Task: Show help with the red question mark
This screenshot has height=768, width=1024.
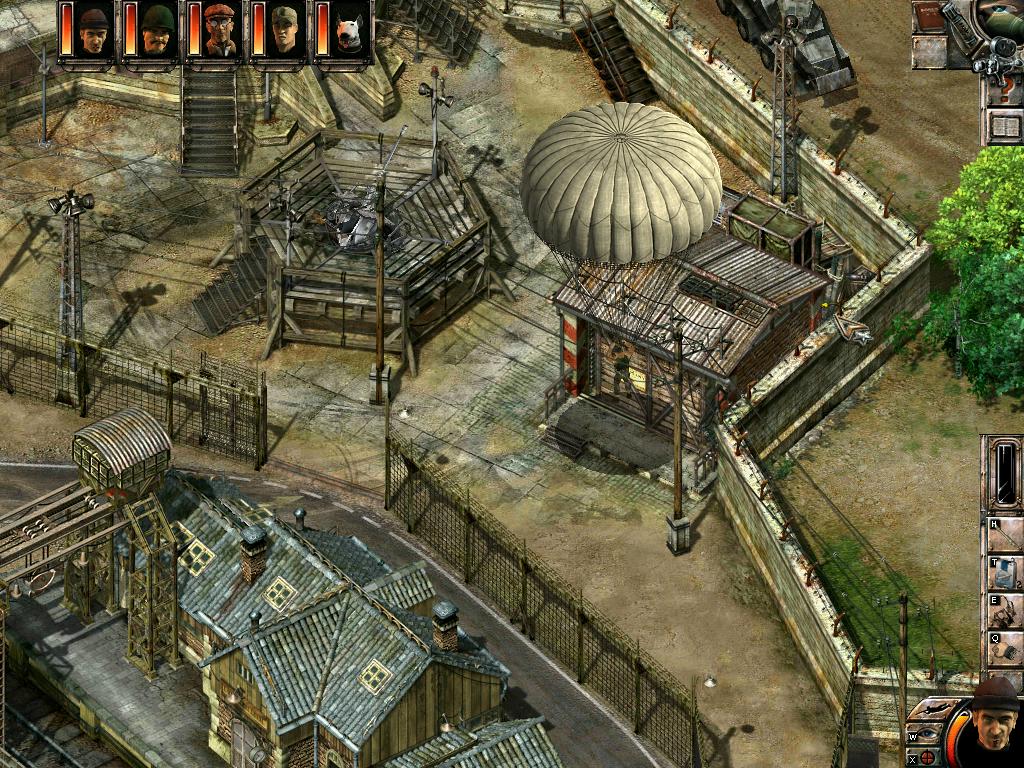Action: (1003, 88)
